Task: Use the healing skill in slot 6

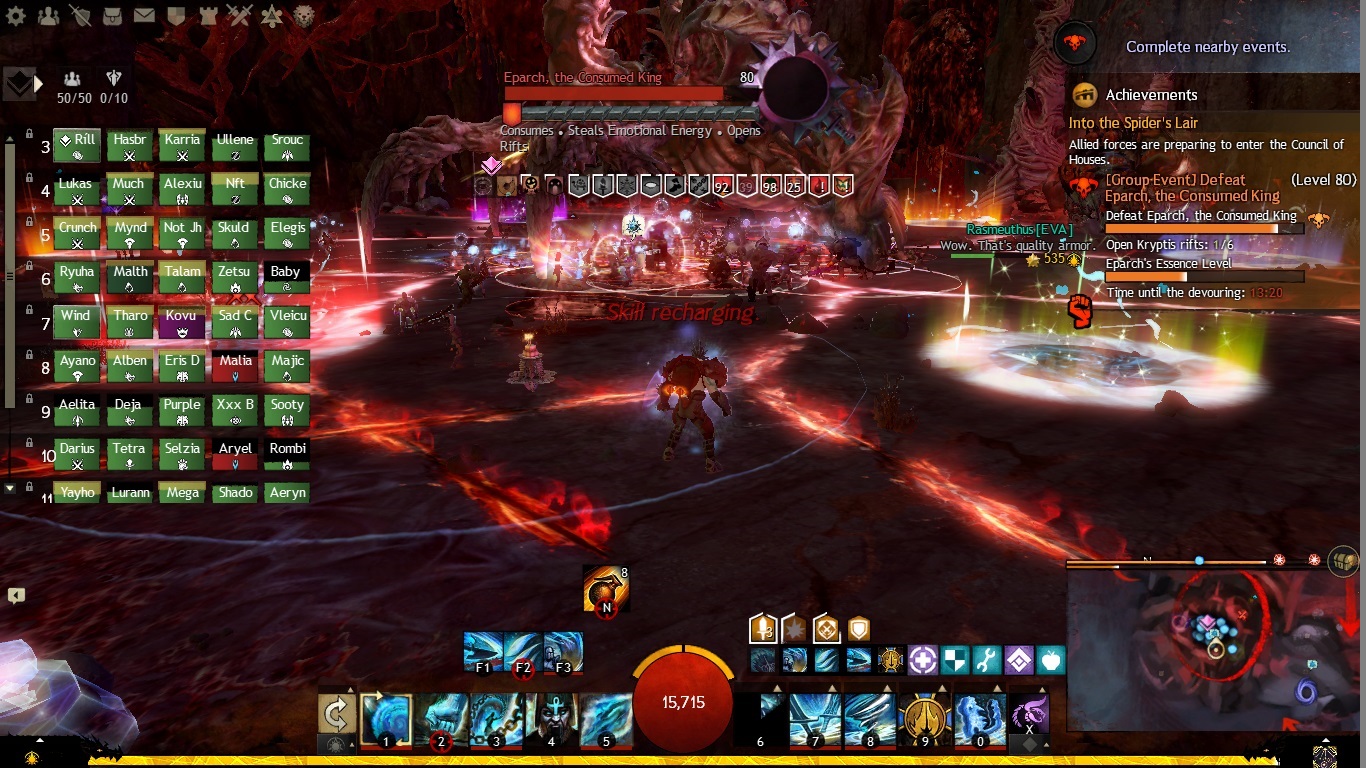Action: click(760, 719)
